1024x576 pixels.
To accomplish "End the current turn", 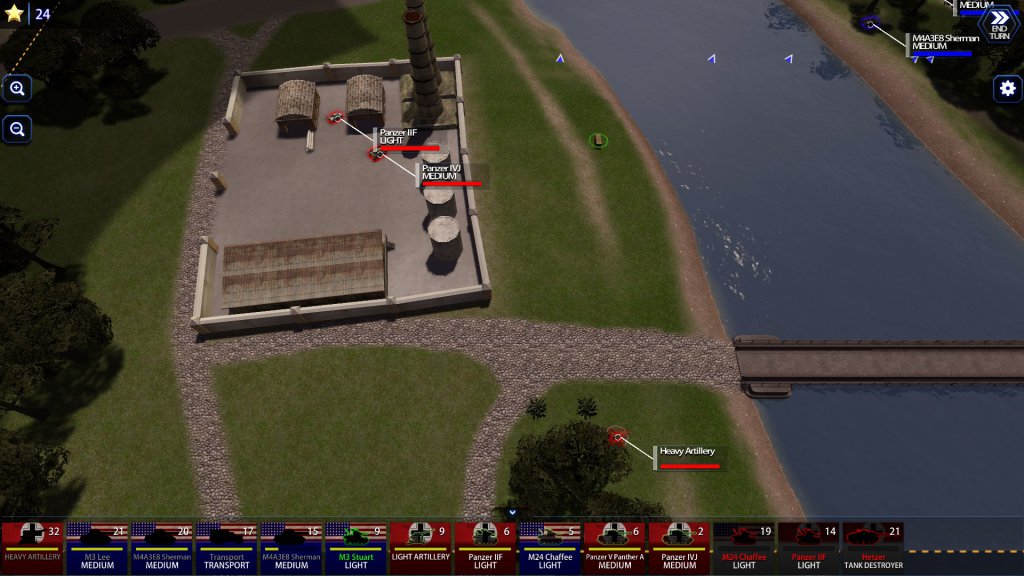I will [999, 24].
